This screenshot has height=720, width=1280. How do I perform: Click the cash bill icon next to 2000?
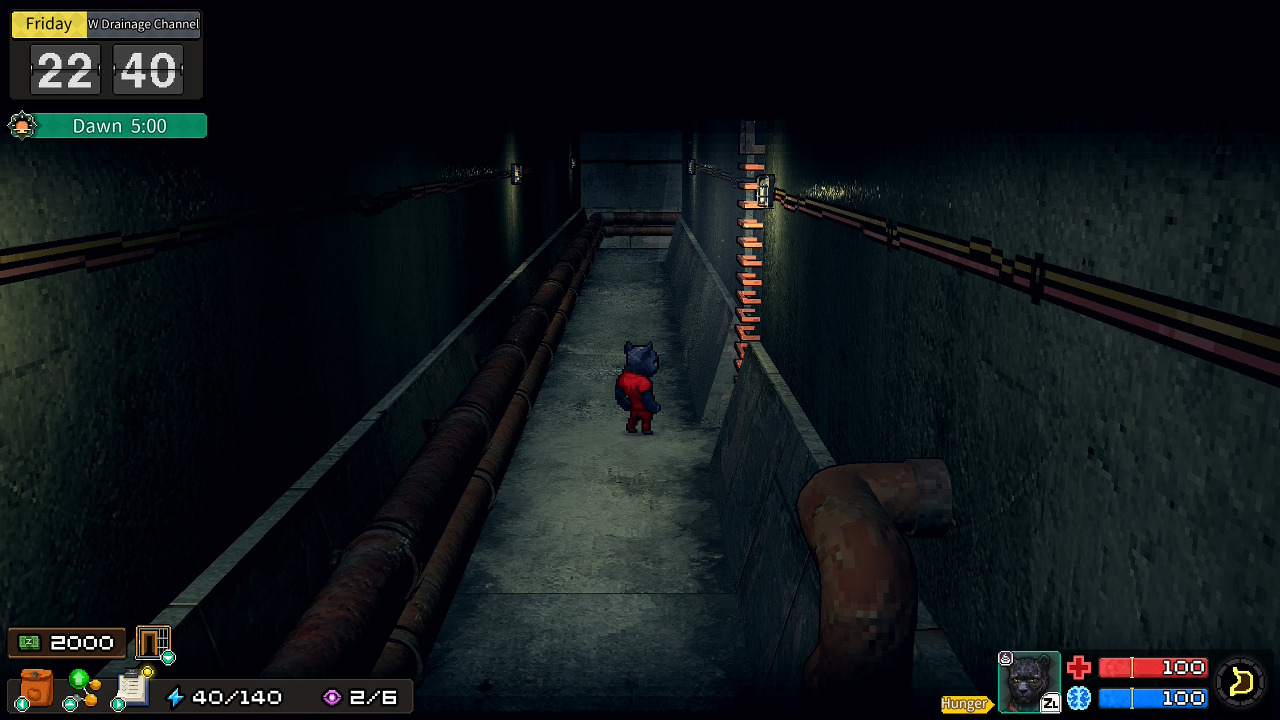29,642
